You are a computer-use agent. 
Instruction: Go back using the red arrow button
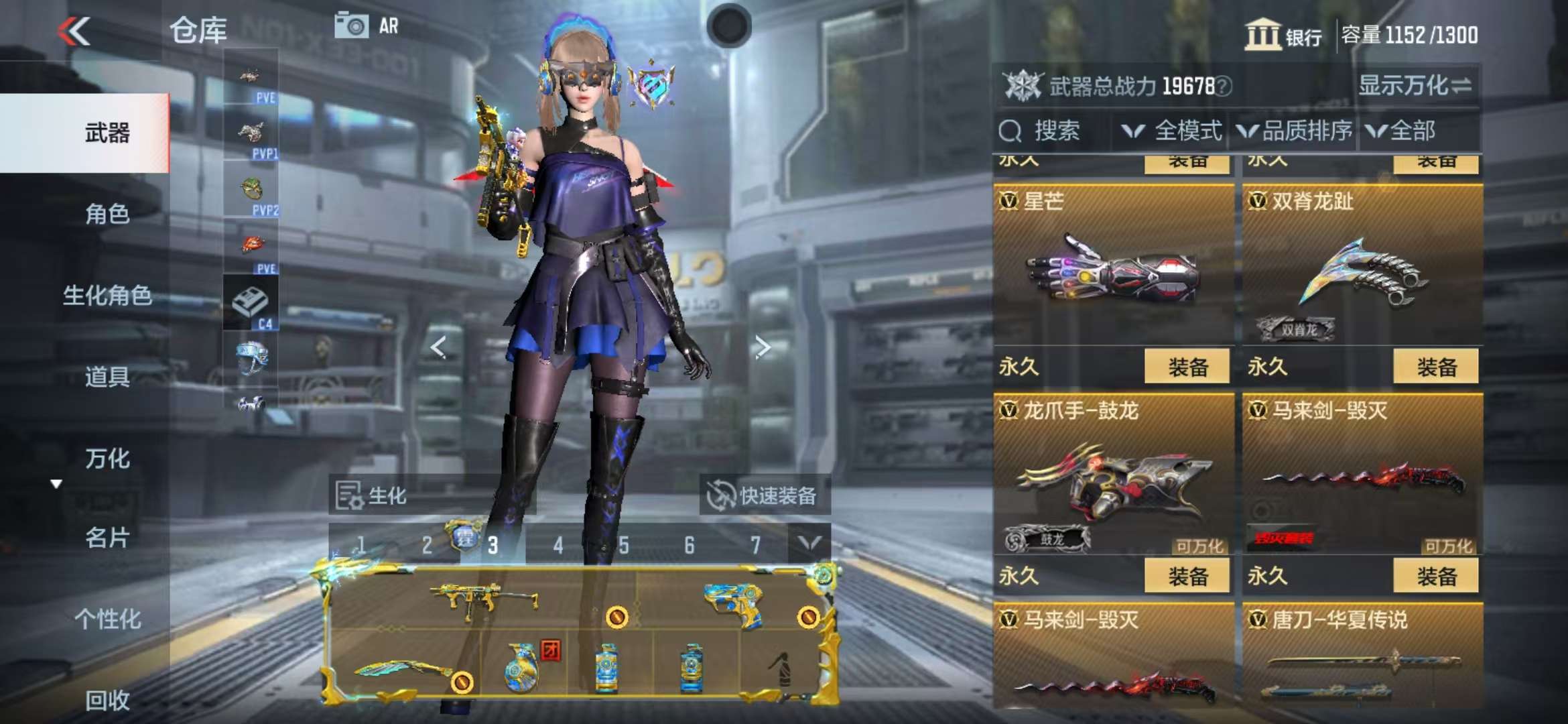click(74, 32)
